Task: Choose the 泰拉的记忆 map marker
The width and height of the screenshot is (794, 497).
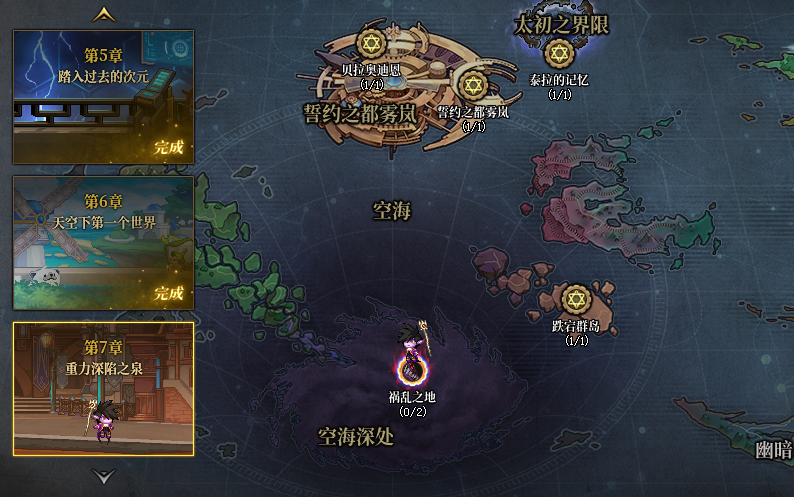Action: click(559, 54)
